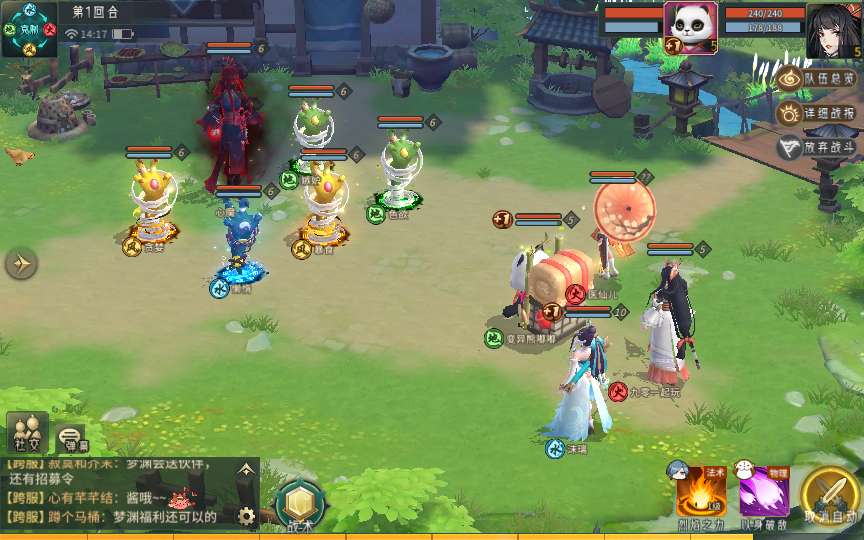864x540 pixels.
Task: Toggle the 弹幕 bullet comments button
Action: pyautogui.click(x=72, y=438)
